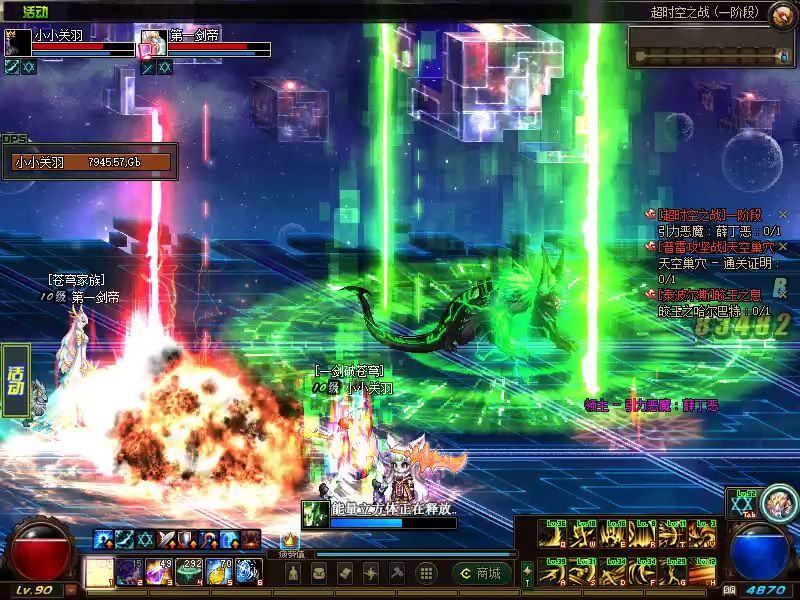The height and width of the screenshot is (600, 800).
Task: Dismiss the 超时空之战 一阶段 quest tracker entry
Action: point(783,215)
